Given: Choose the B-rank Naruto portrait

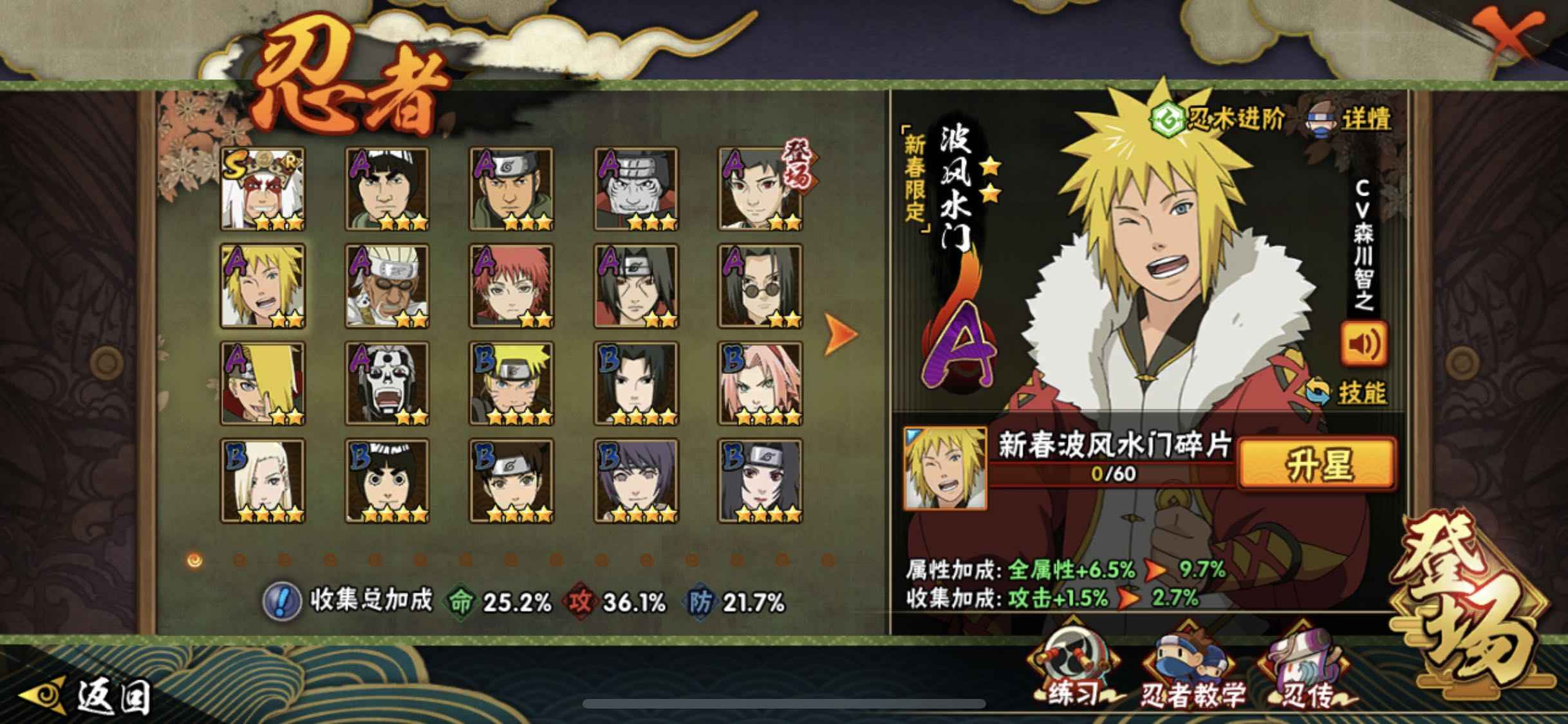Looking at the screenshot, I should pyautogui.click(x=511, y=384).
